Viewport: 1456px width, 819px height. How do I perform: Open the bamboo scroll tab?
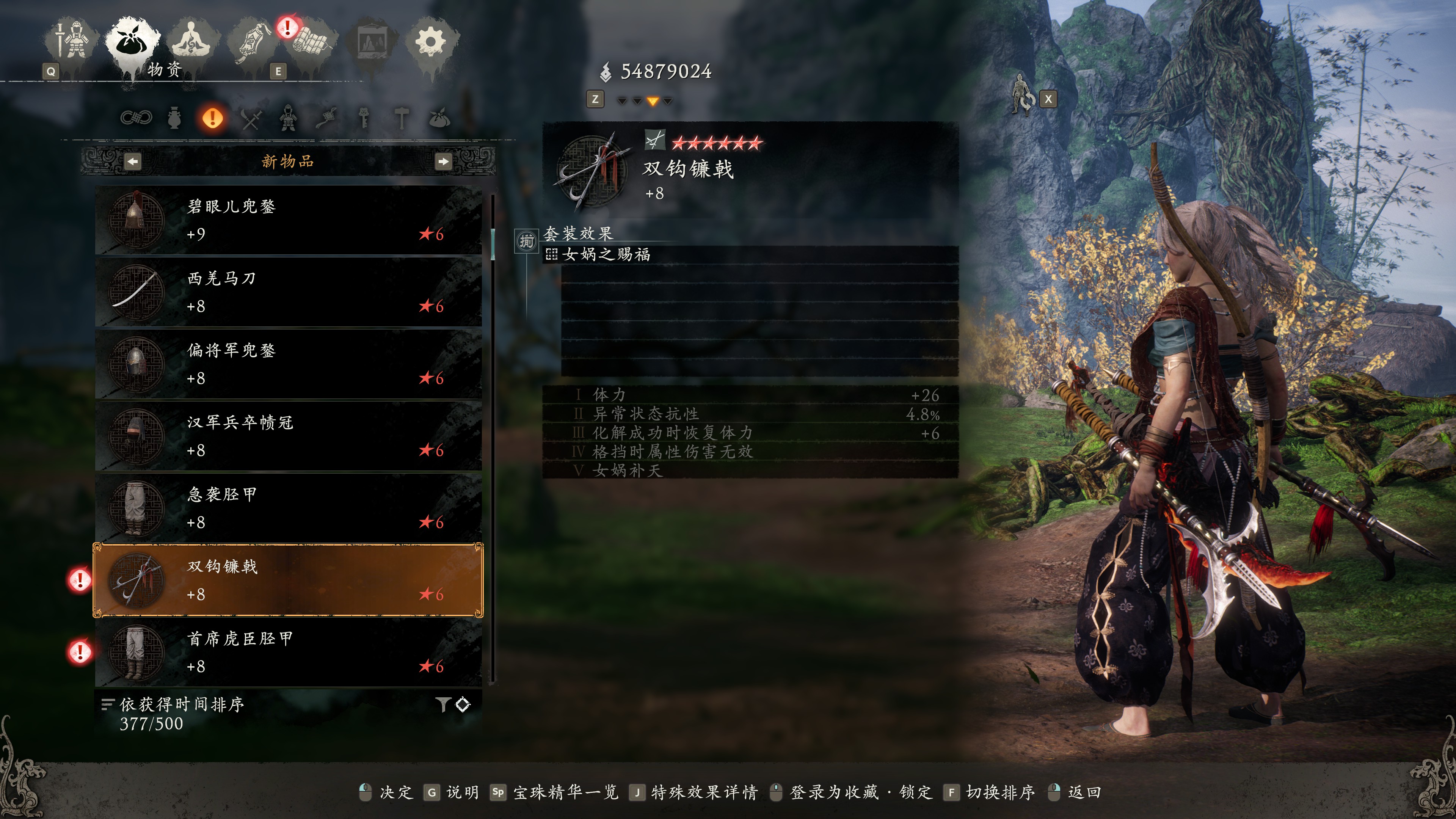click(x=312, y=41)
